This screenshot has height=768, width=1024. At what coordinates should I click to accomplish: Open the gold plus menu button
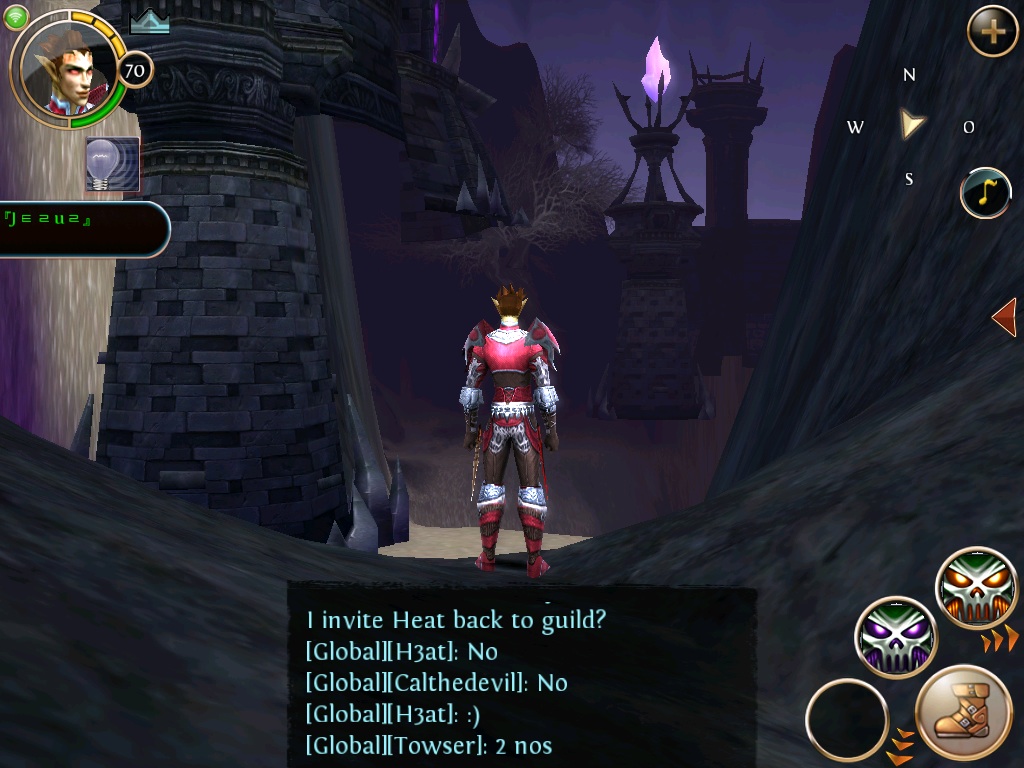click(x=992, y=32)
